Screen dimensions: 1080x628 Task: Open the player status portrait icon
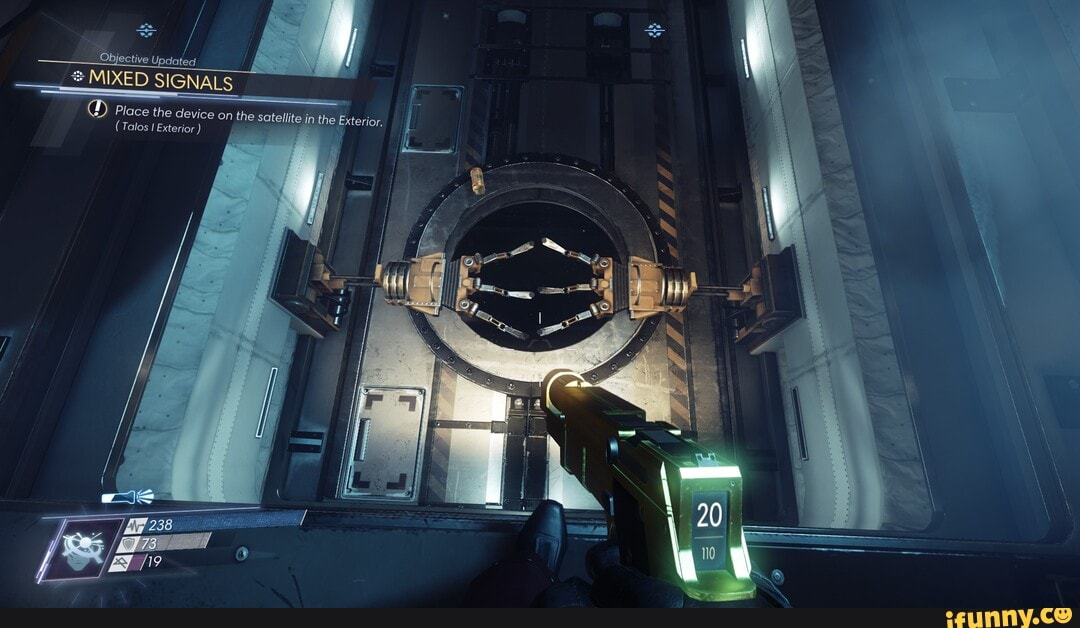click(x=76, y=544)
